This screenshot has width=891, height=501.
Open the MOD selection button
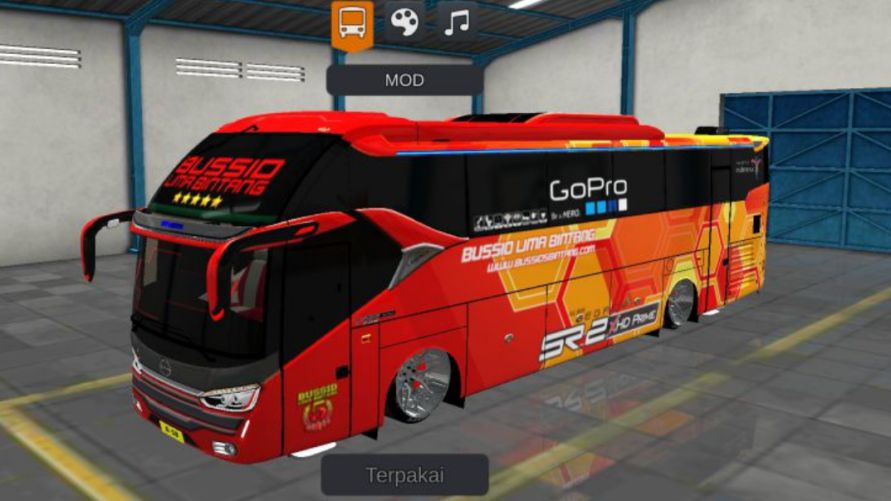tap(405, 80)
